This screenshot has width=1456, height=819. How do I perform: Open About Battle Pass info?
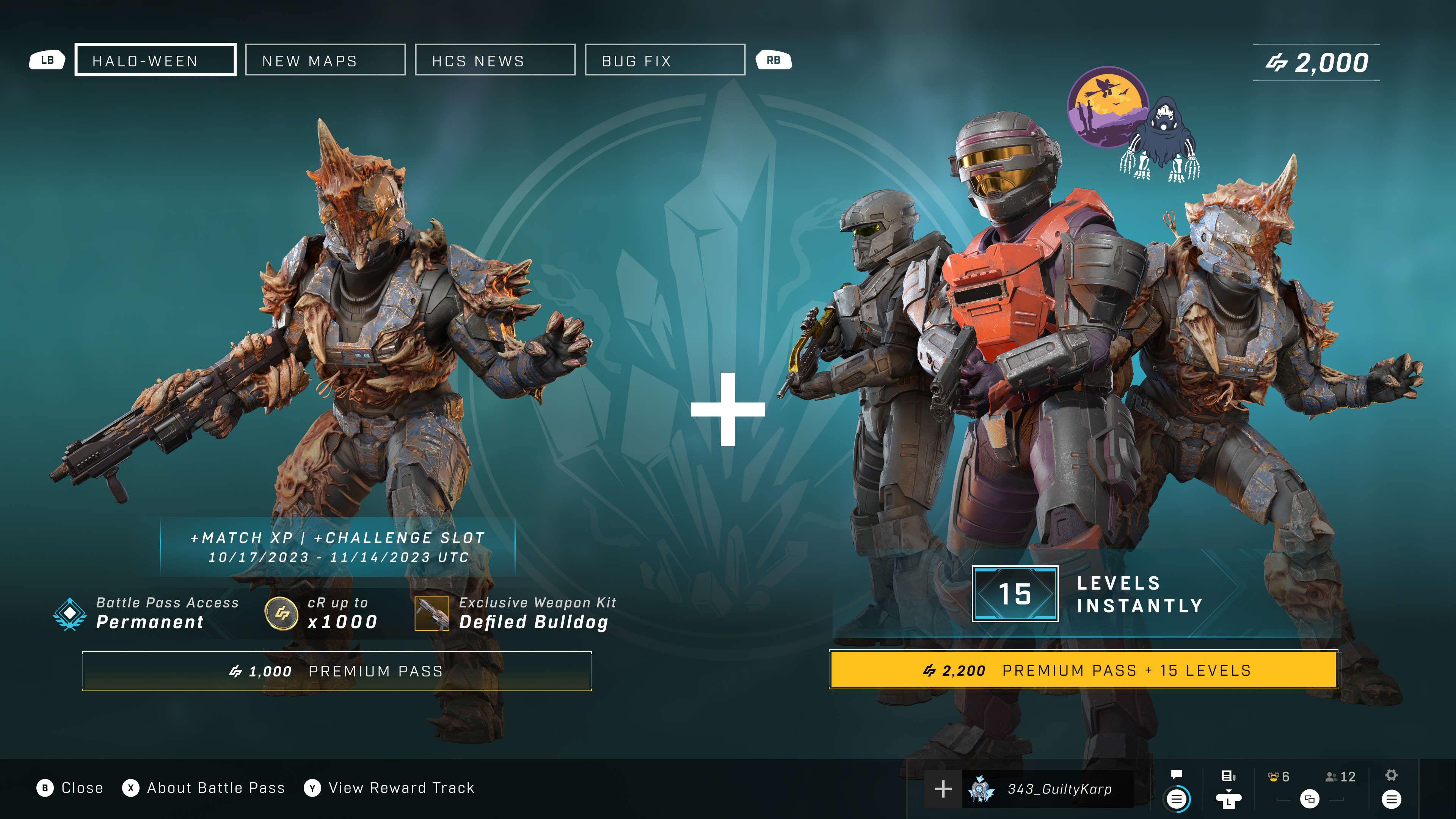(204, 788)
